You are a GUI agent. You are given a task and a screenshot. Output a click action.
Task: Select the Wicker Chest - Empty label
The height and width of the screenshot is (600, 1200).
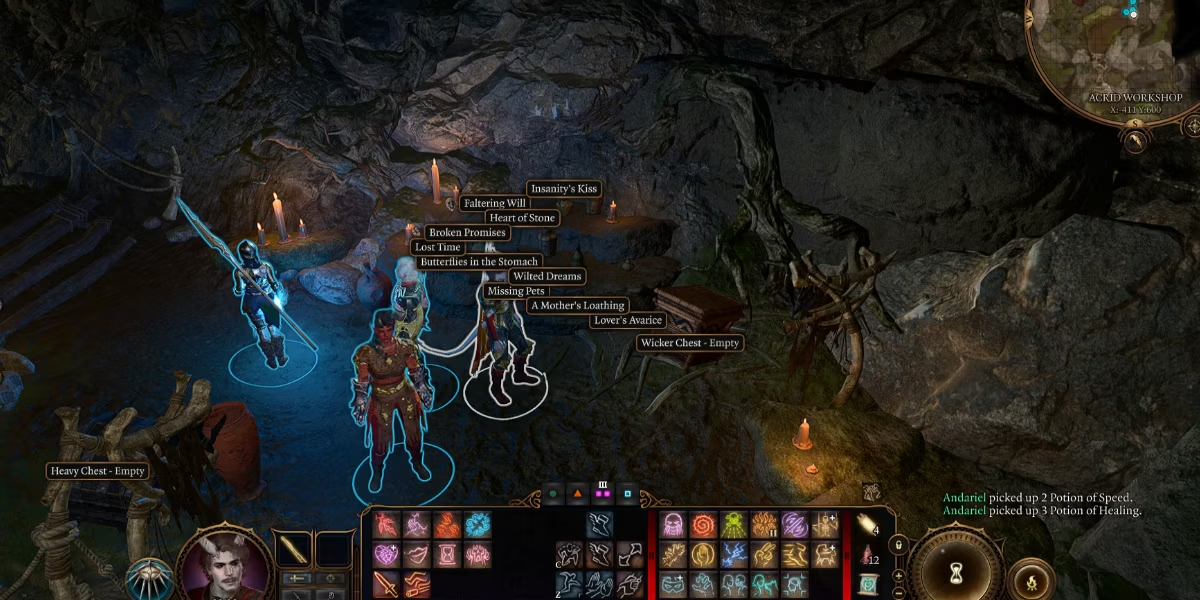pyautogui.click(x=690, y=343)
